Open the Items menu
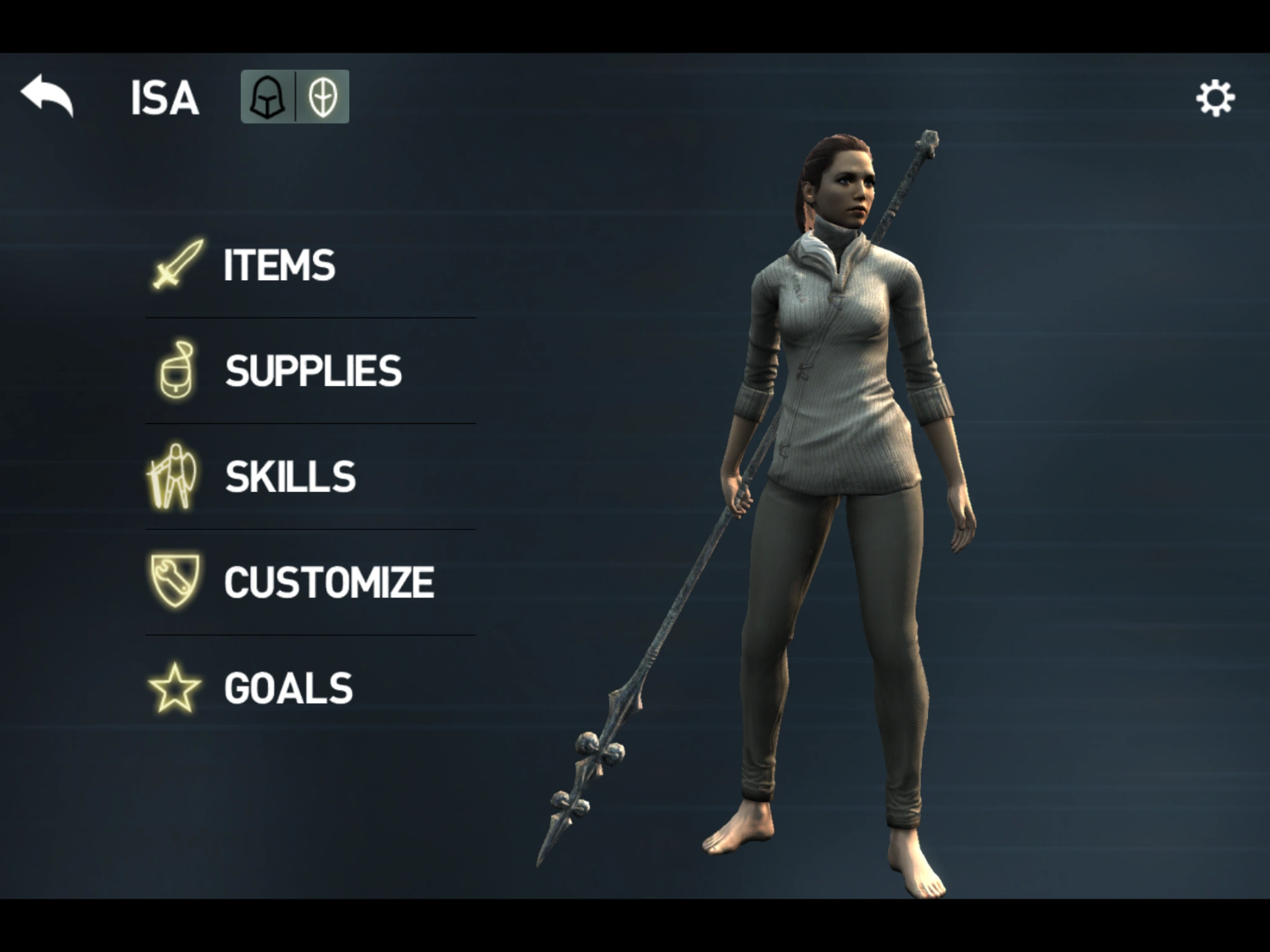The height and width of the screenshot is (952, 1270). tap(279, 265)
